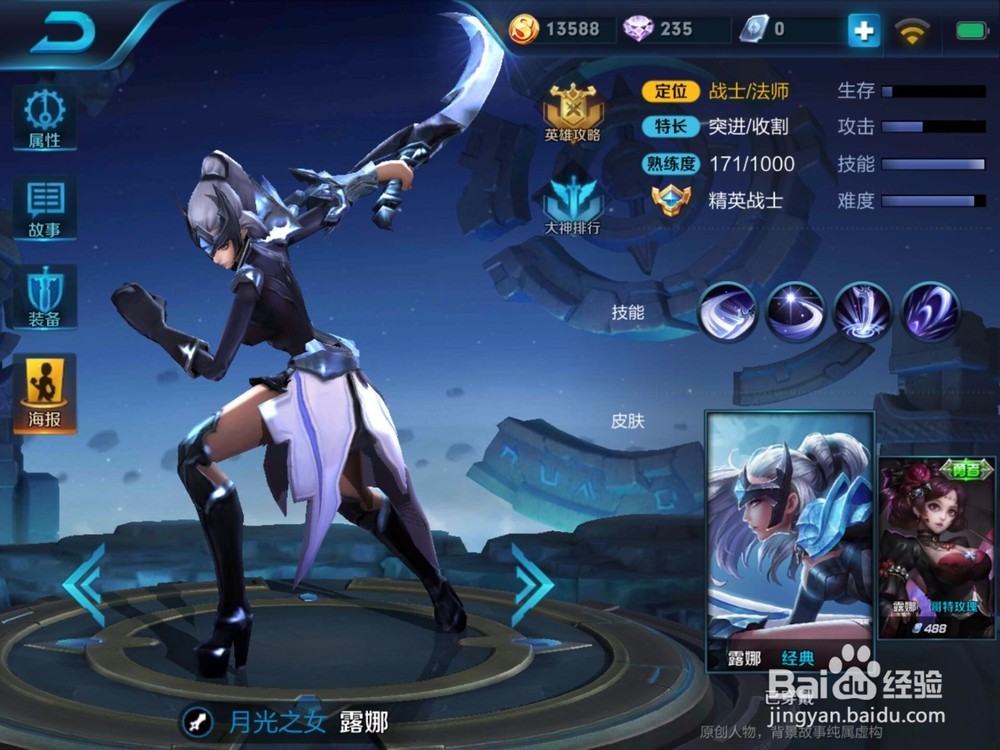Open the 英雄攻略 hero guide
Viewport: 1000px width, 750px height.
(x=572, y=110)
